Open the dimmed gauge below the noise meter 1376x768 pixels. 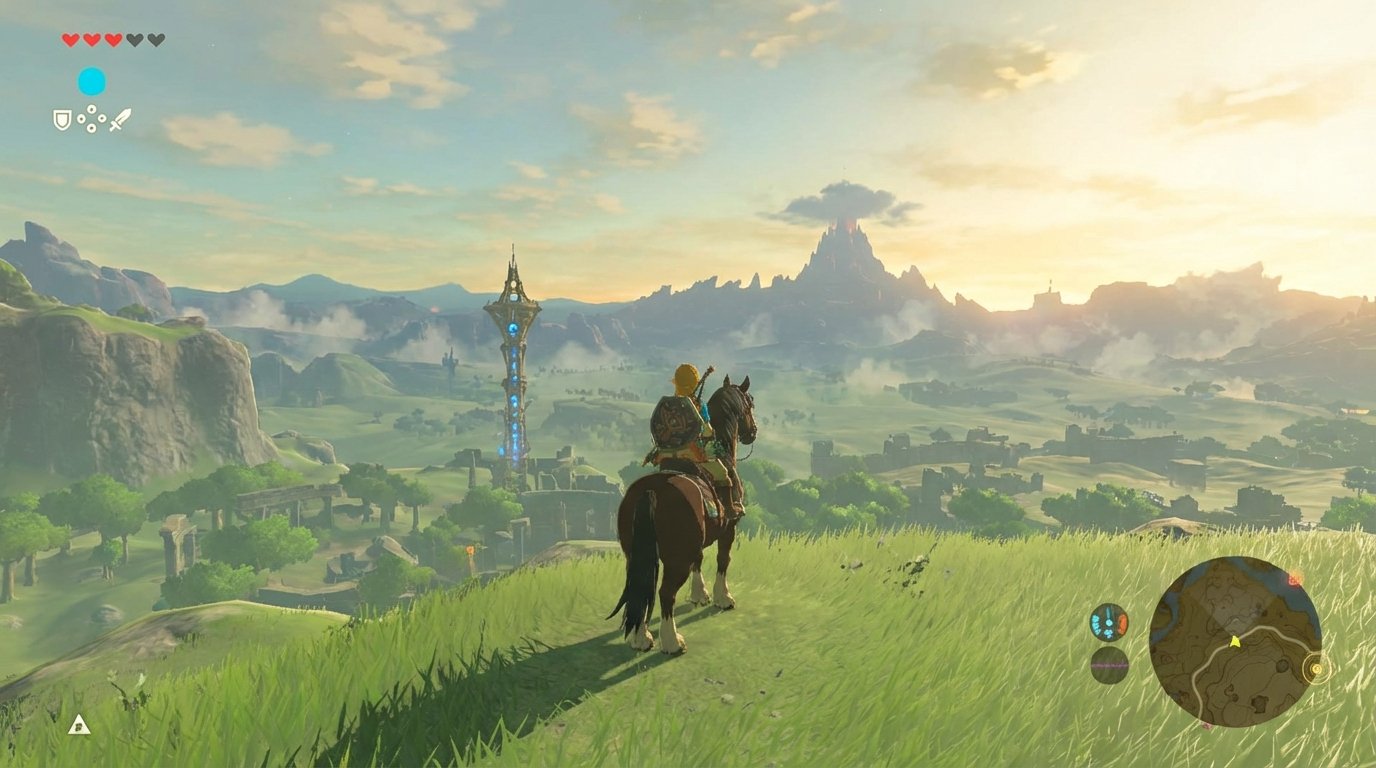pos(1109,665)
